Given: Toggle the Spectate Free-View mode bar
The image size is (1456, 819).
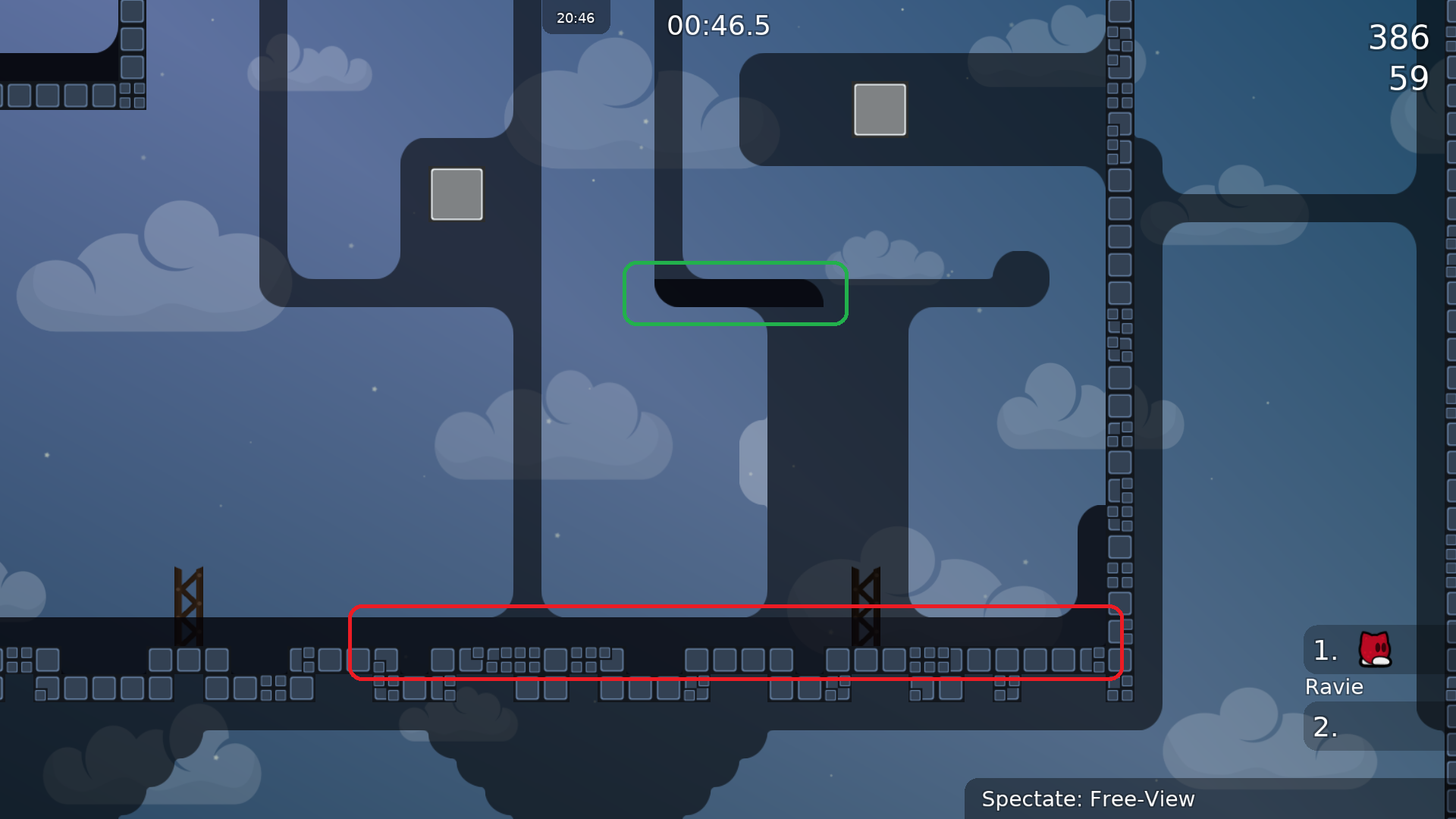Looking at the screenshot, I should [x=1088, y=799].
